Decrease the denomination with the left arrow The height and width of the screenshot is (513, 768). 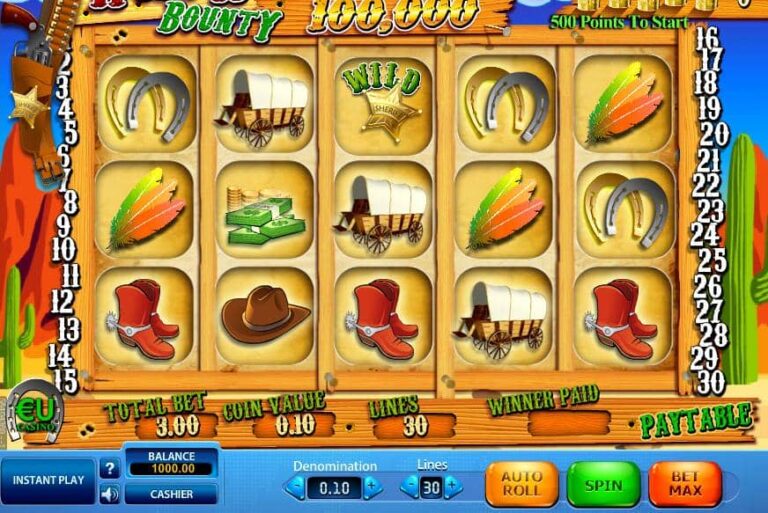[294, 487]
